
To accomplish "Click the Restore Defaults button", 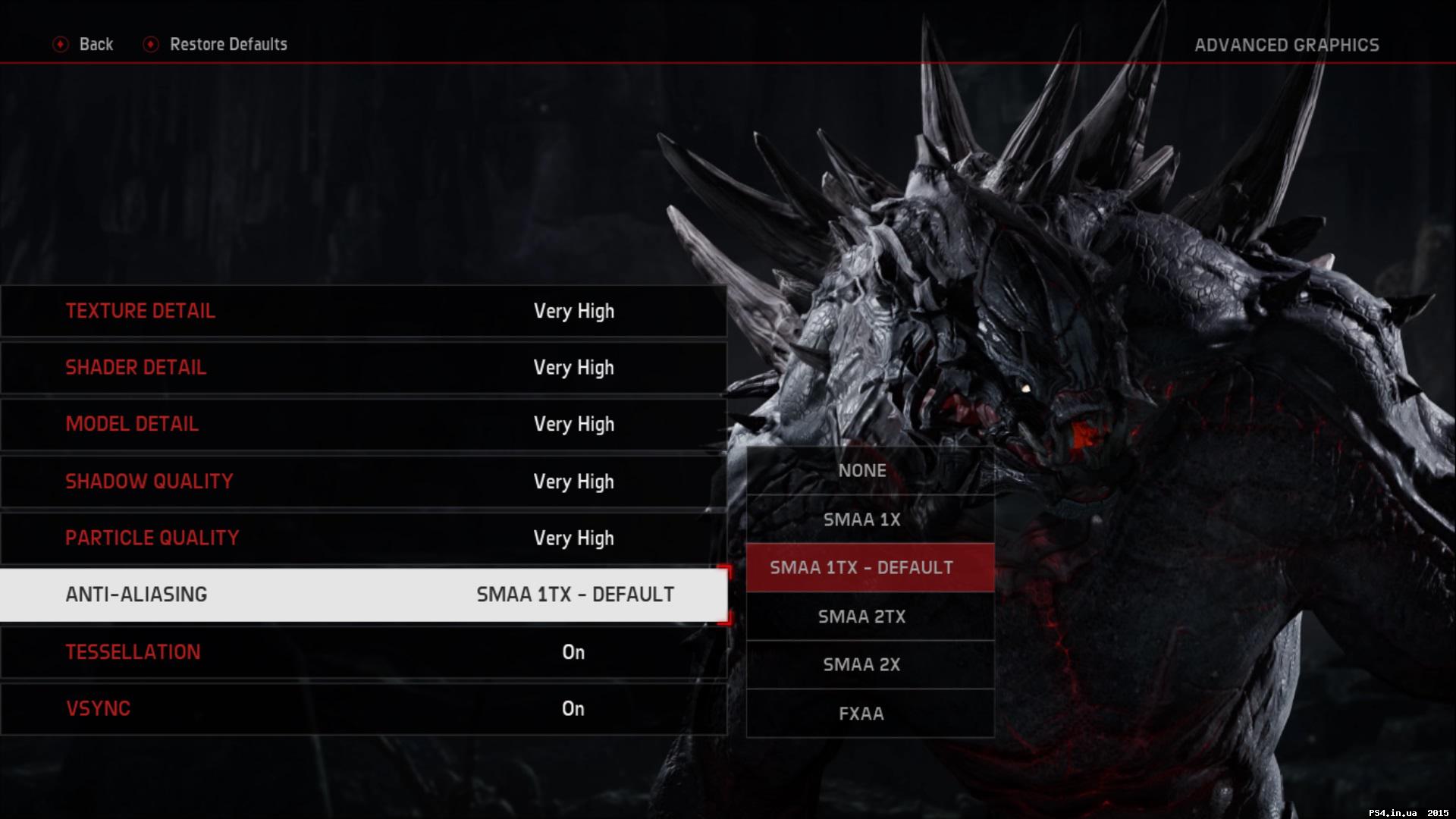I will tap(228, 44).
